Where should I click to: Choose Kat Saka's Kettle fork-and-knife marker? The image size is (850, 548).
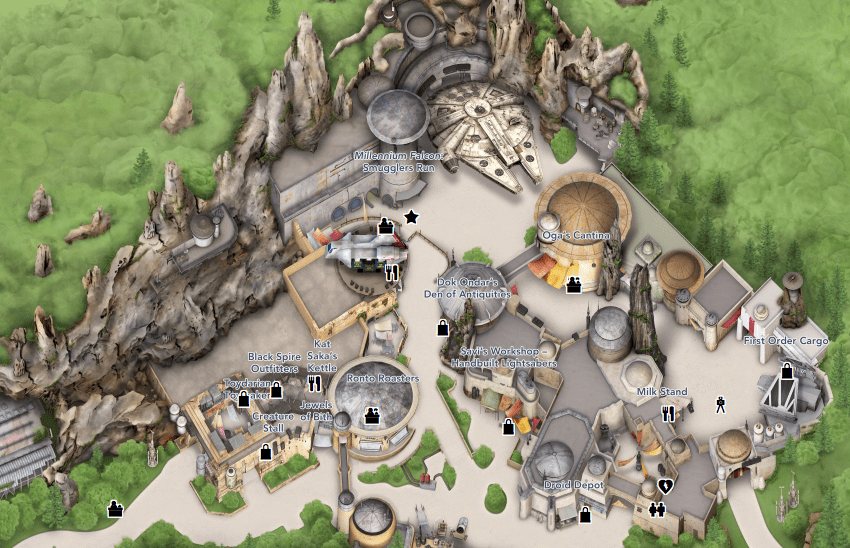click(315, 382)
